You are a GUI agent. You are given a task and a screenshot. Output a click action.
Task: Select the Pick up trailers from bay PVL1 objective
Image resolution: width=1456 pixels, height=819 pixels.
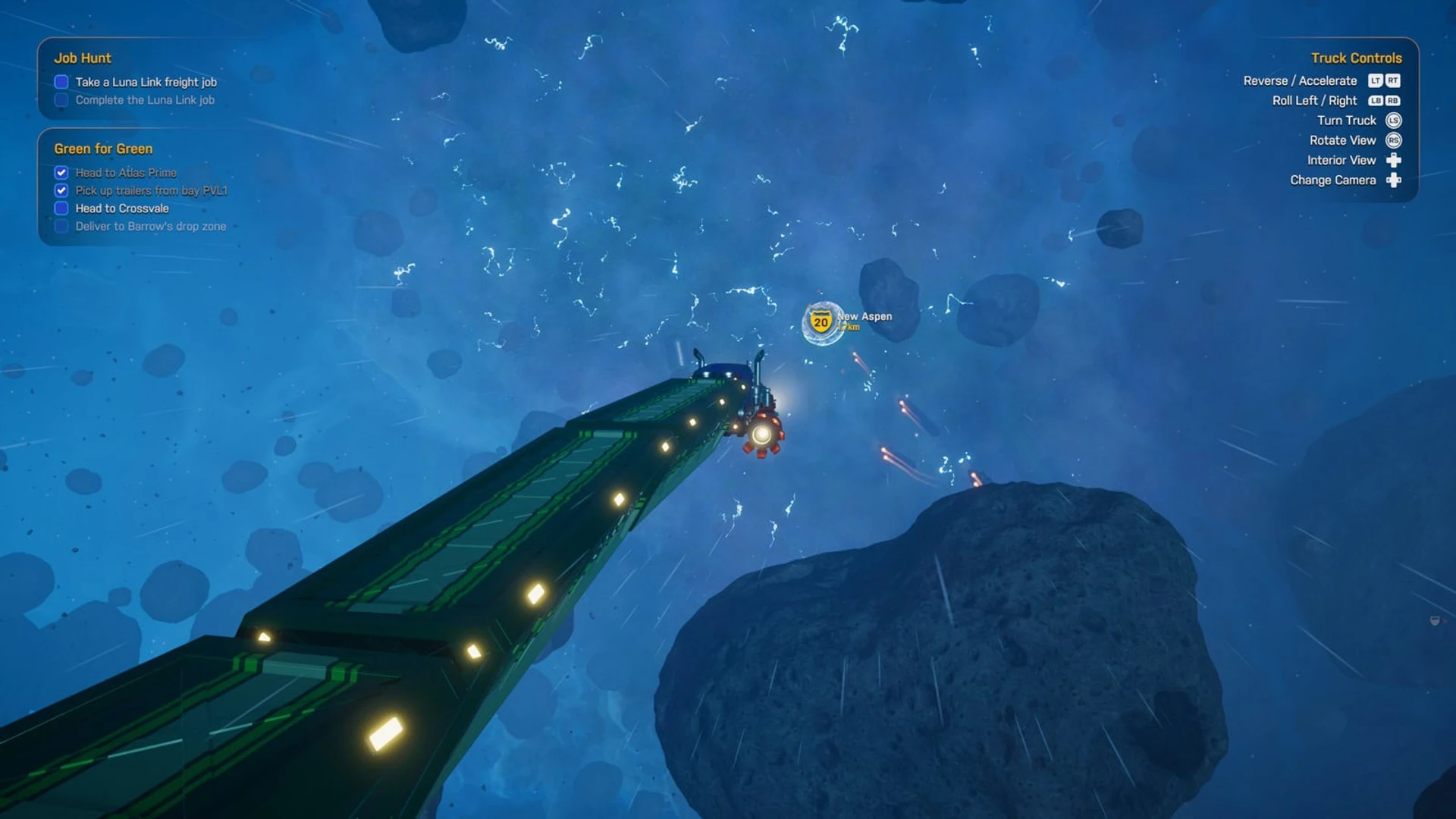[151, 190]
